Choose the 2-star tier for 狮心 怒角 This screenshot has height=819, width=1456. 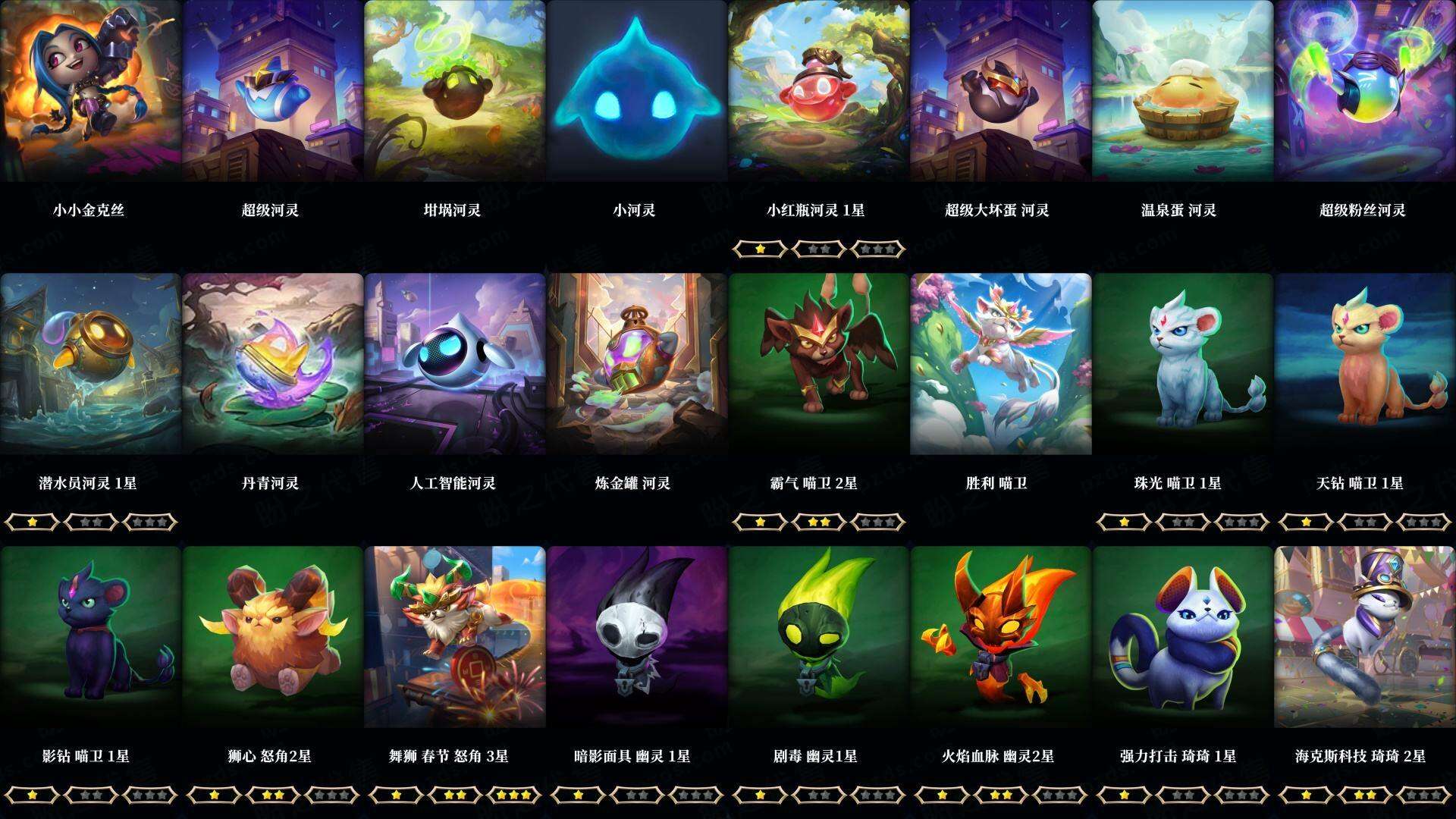(273, 794)
